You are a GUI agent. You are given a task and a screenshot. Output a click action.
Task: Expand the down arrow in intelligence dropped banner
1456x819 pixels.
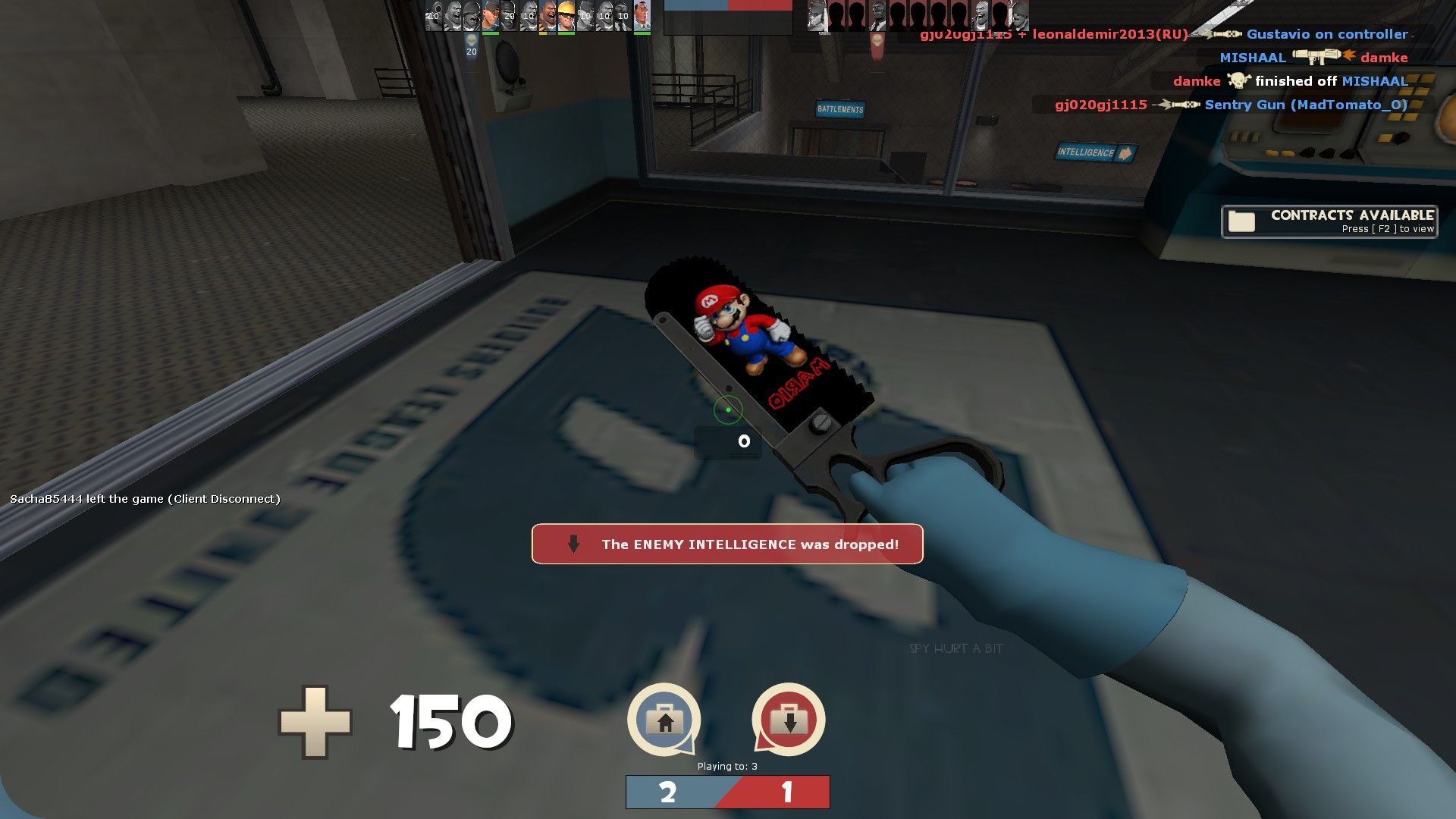coord(573,544)
